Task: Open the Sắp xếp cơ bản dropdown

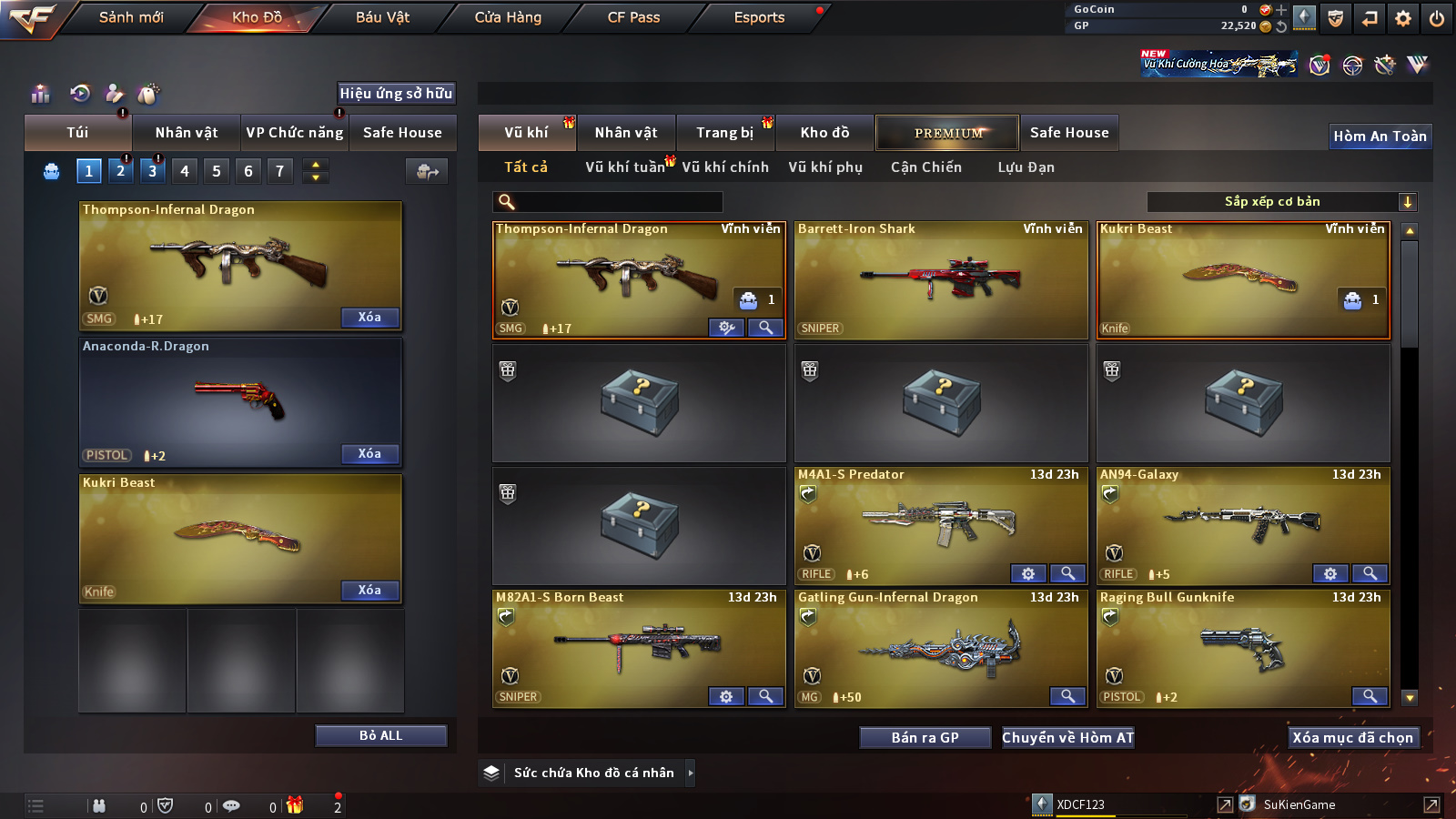Action: point(1281,202)
